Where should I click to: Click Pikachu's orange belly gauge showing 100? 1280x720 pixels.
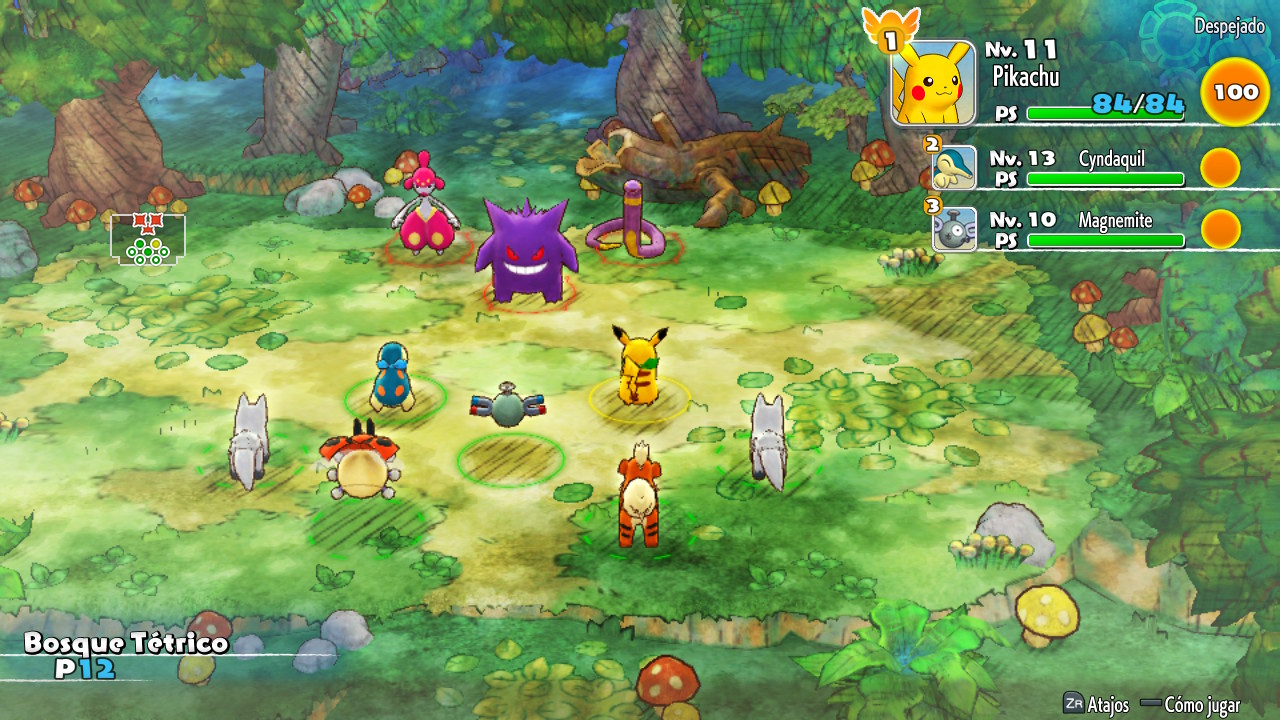click(x=1235, y=92)
